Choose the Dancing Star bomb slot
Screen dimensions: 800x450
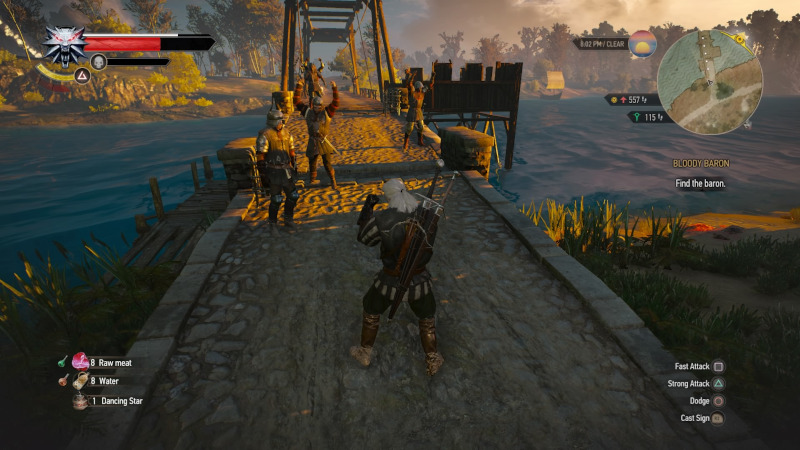(80, 400)
